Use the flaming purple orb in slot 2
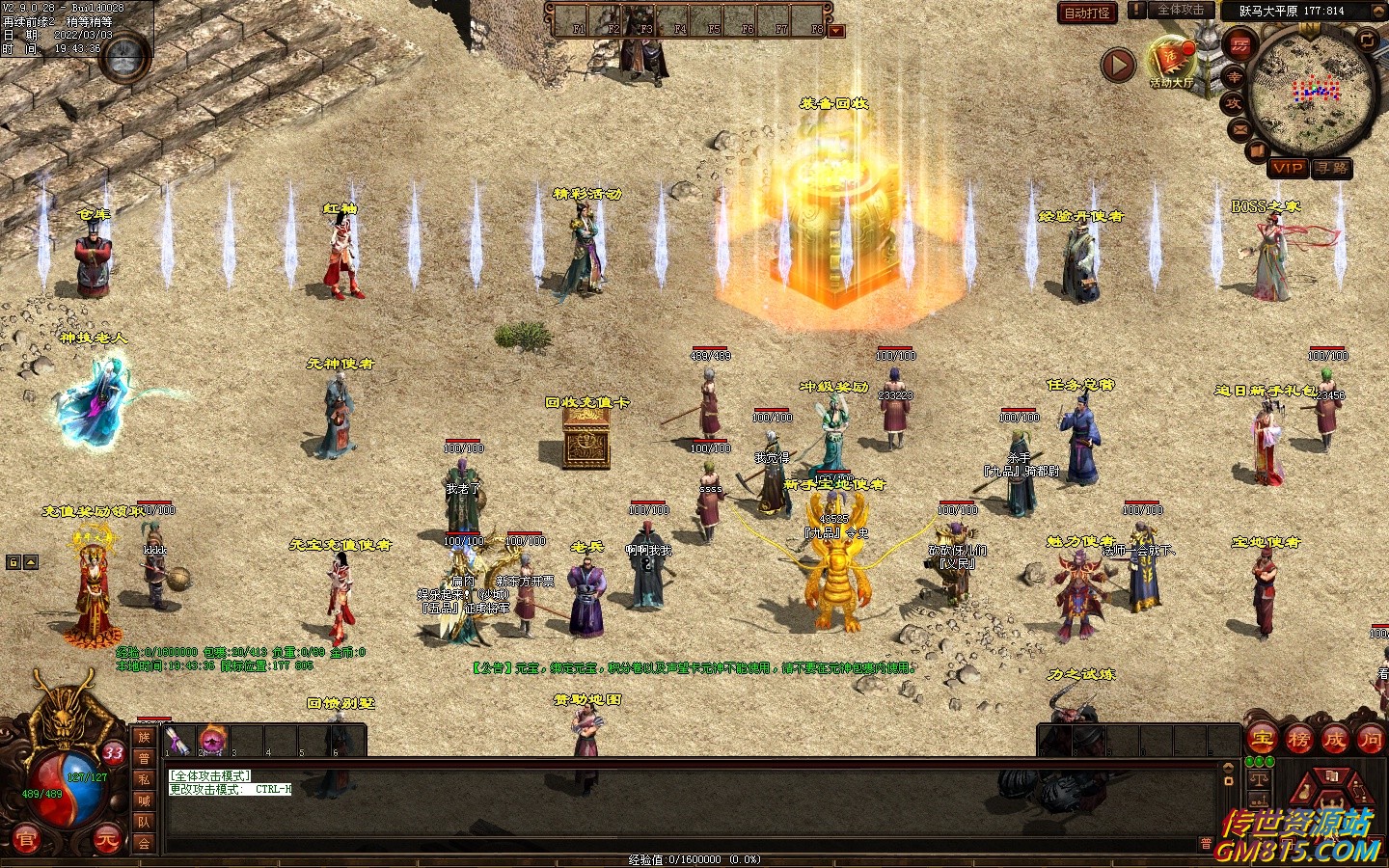 tap(212, 740)
